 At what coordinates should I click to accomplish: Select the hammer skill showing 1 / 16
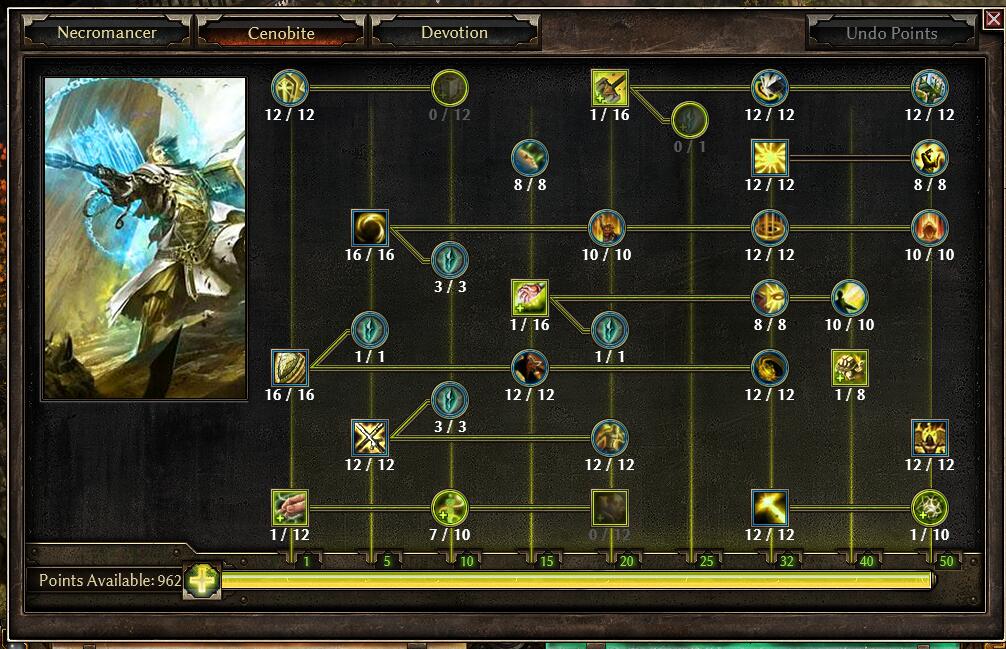coord(610,88)
